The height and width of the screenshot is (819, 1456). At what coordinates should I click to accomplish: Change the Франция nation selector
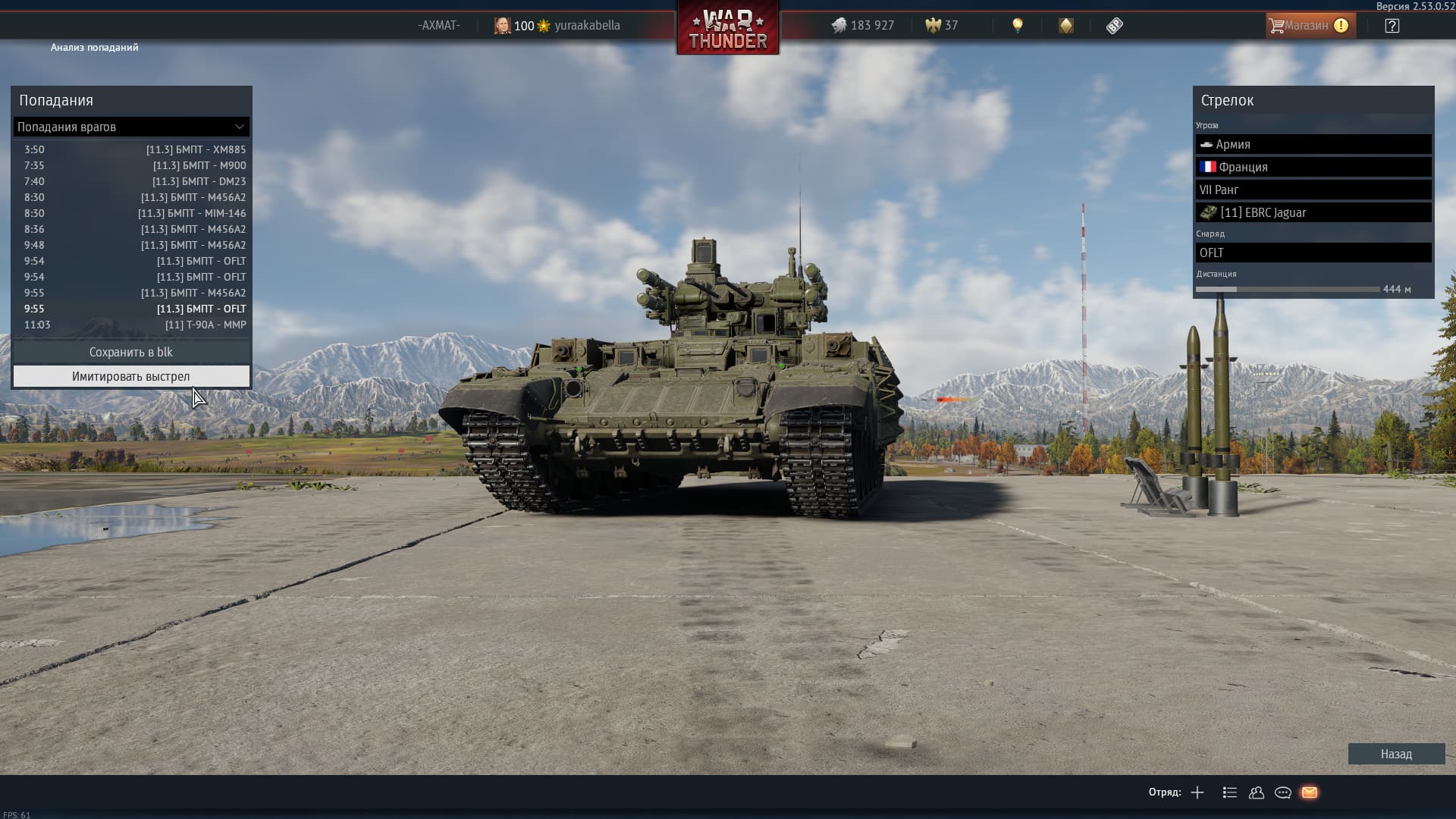coord(1313,167)
